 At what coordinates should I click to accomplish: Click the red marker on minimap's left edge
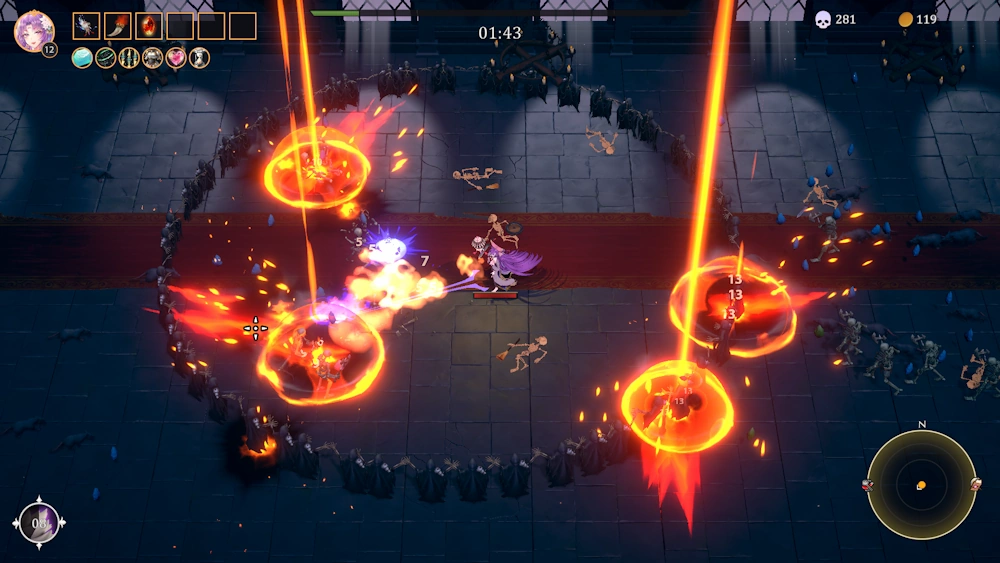click(x=867, y=485)
